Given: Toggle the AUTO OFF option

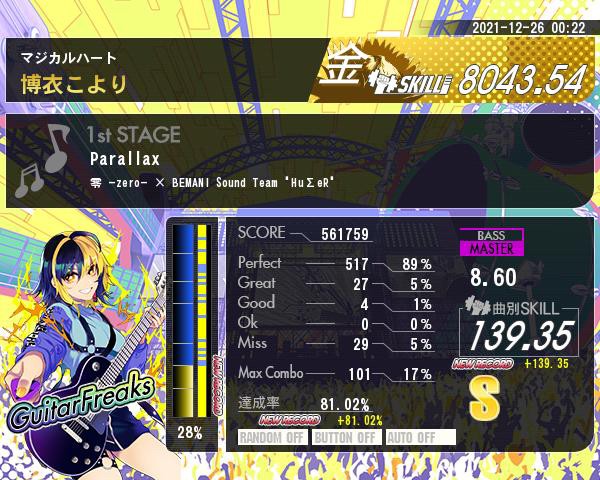Looking at the screenshot, I should click(419, 437).
